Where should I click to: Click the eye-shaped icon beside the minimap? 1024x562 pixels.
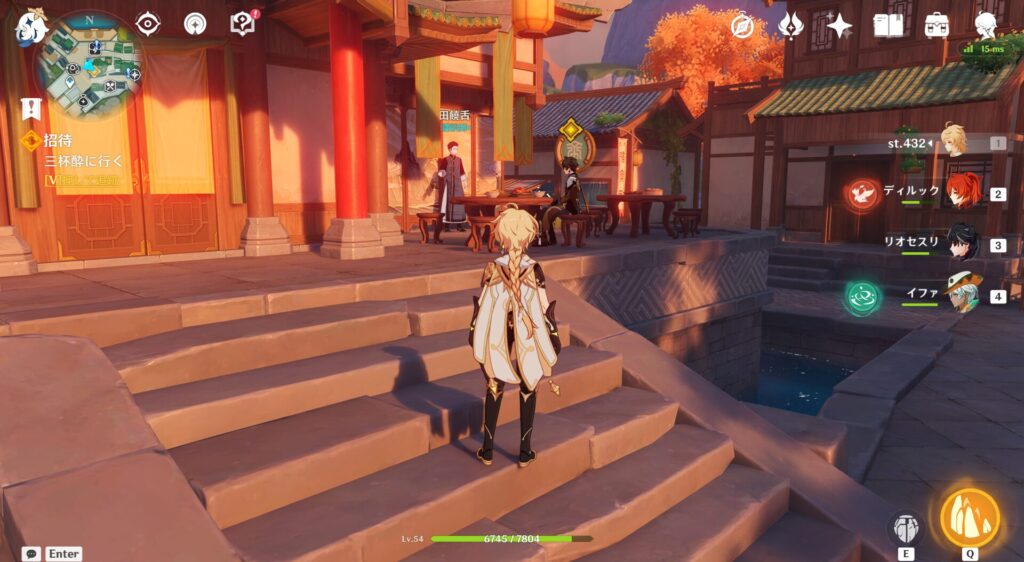pyautogui.click(x=148, y=23)
